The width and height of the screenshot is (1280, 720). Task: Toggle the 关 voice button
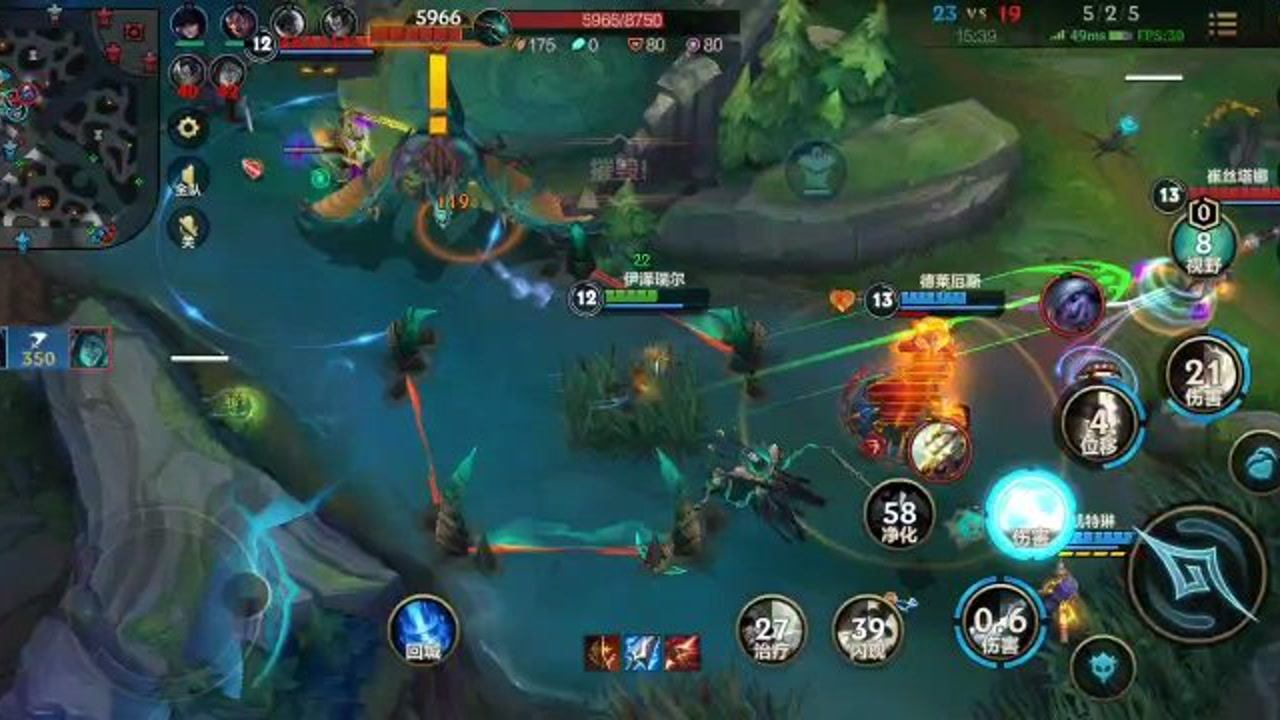click(x=188, y=230)
